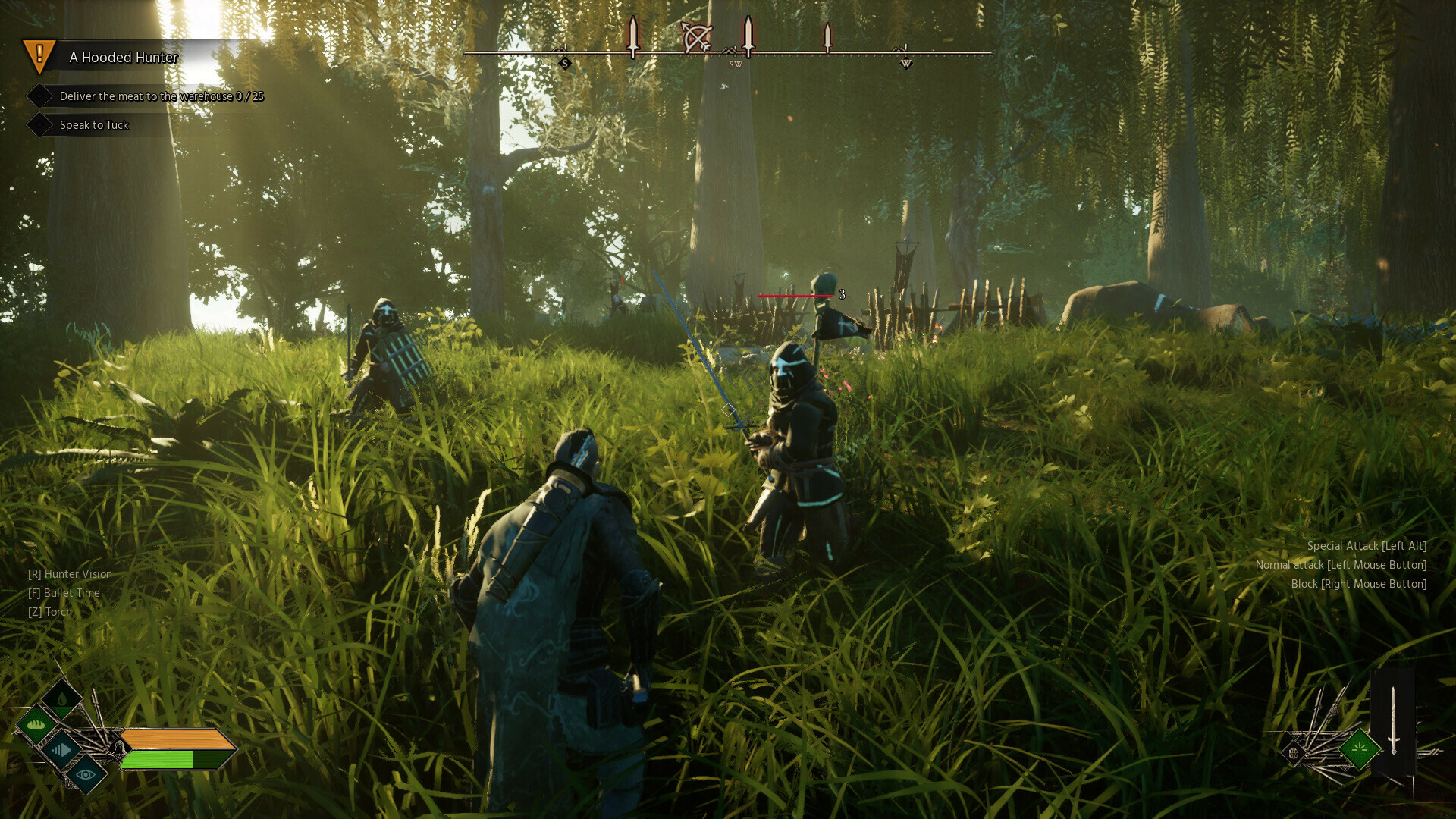Viewport: 1456px width, 819px height.
Task: Click the water drop thirst icon
Action: tap(62, 698)
